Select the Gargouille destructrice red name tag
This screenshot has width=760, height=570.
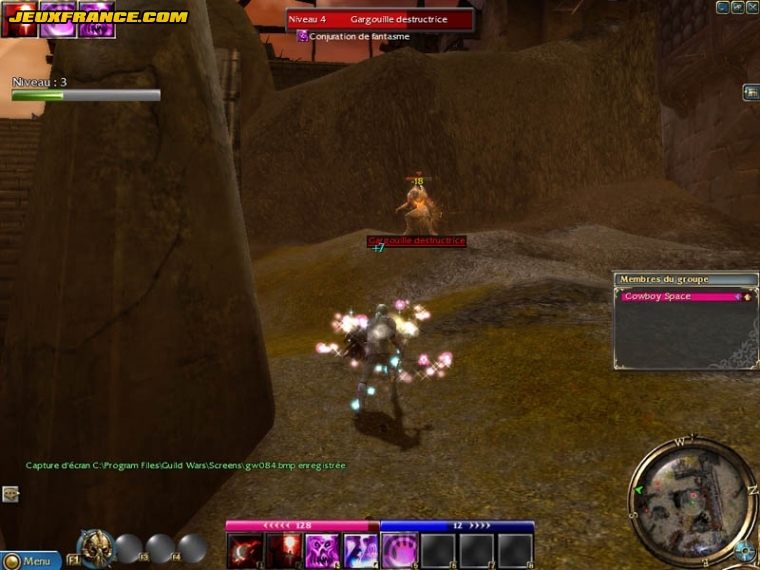pos(416,241)
